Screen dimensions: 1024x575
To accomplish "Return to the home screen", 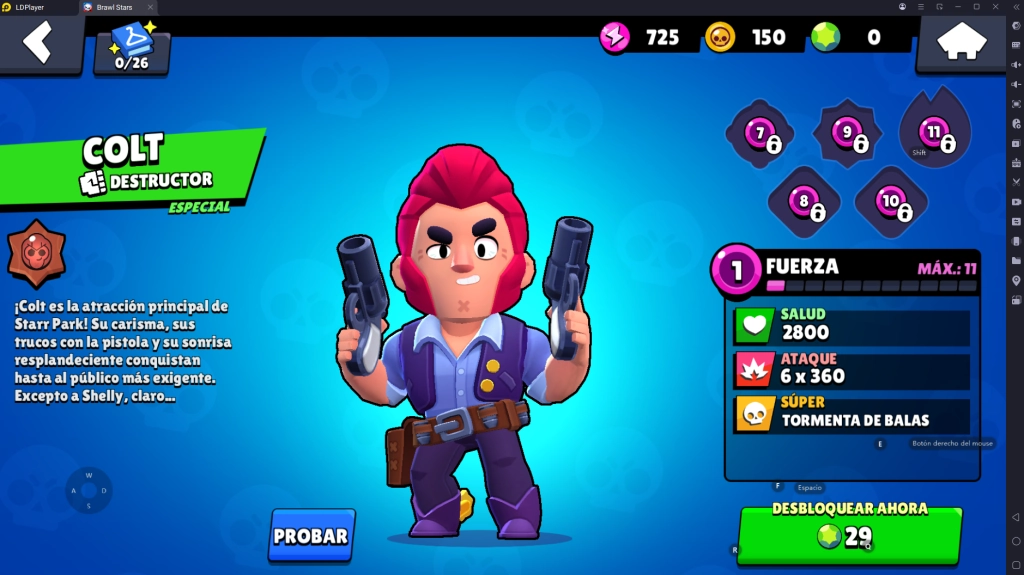I will click(x=961, y=42).
